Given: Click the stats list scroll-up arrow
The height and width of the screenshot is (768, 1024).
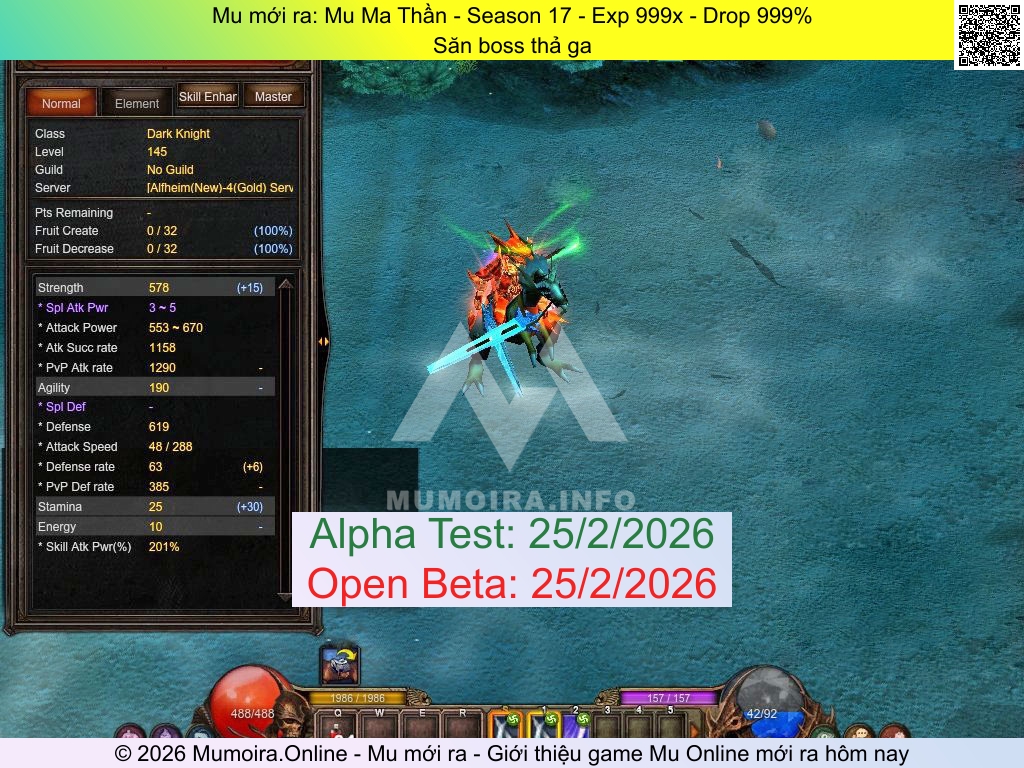Looking at the screenshot, I should coord(285,286).
